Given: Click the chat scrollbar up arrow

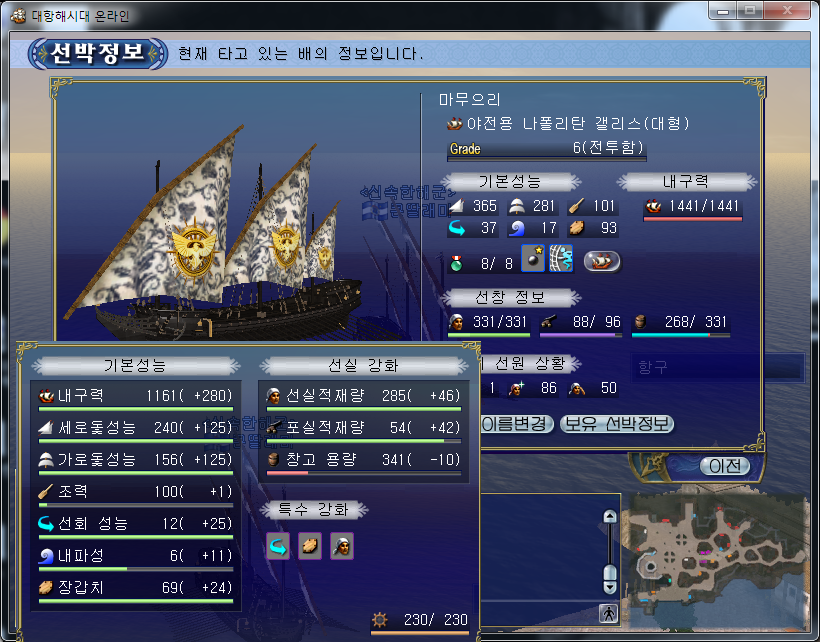Looking at the screenshot, I should tap(609, 517).
